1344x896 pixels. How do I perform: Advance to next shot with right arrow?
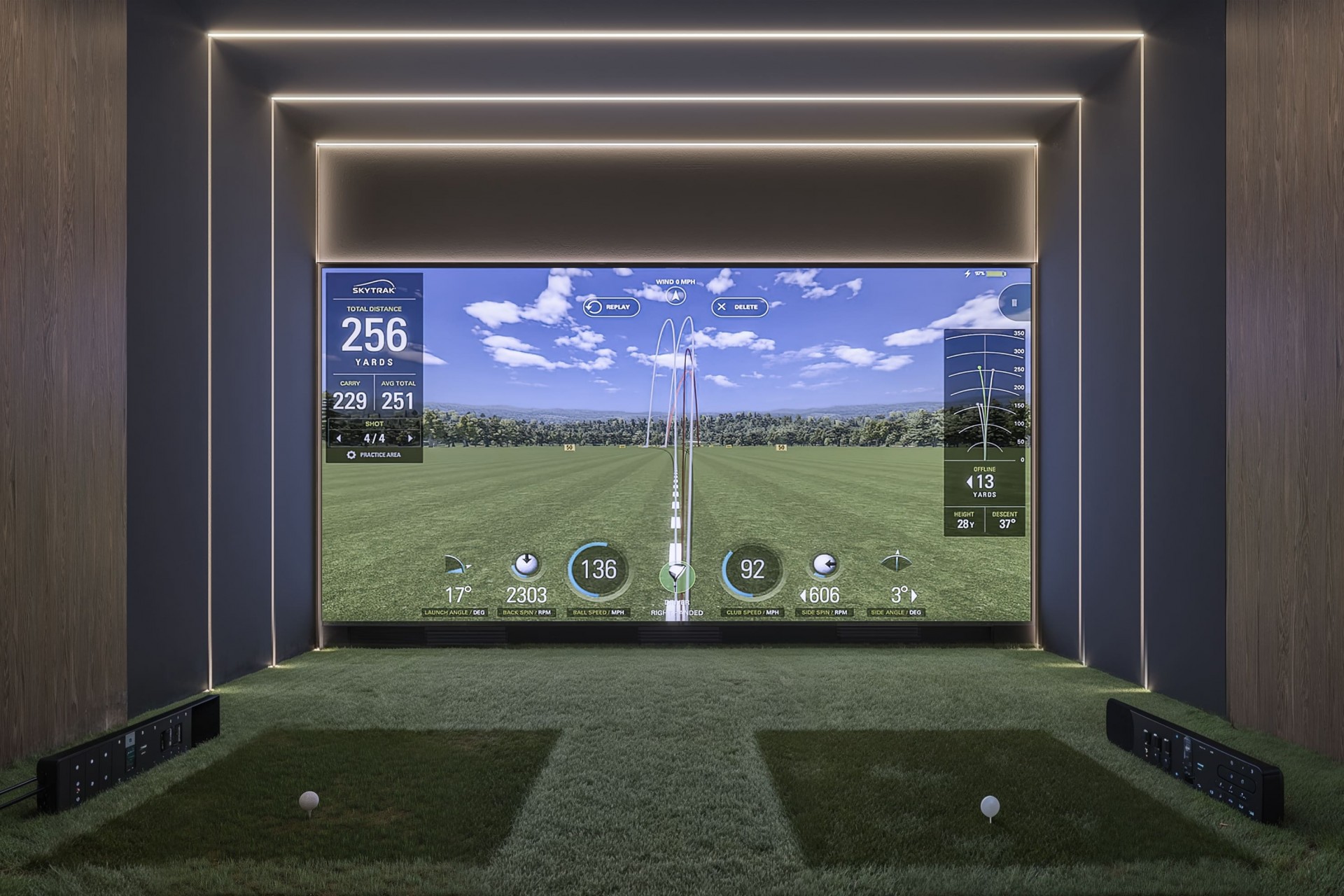coord(410,438)
